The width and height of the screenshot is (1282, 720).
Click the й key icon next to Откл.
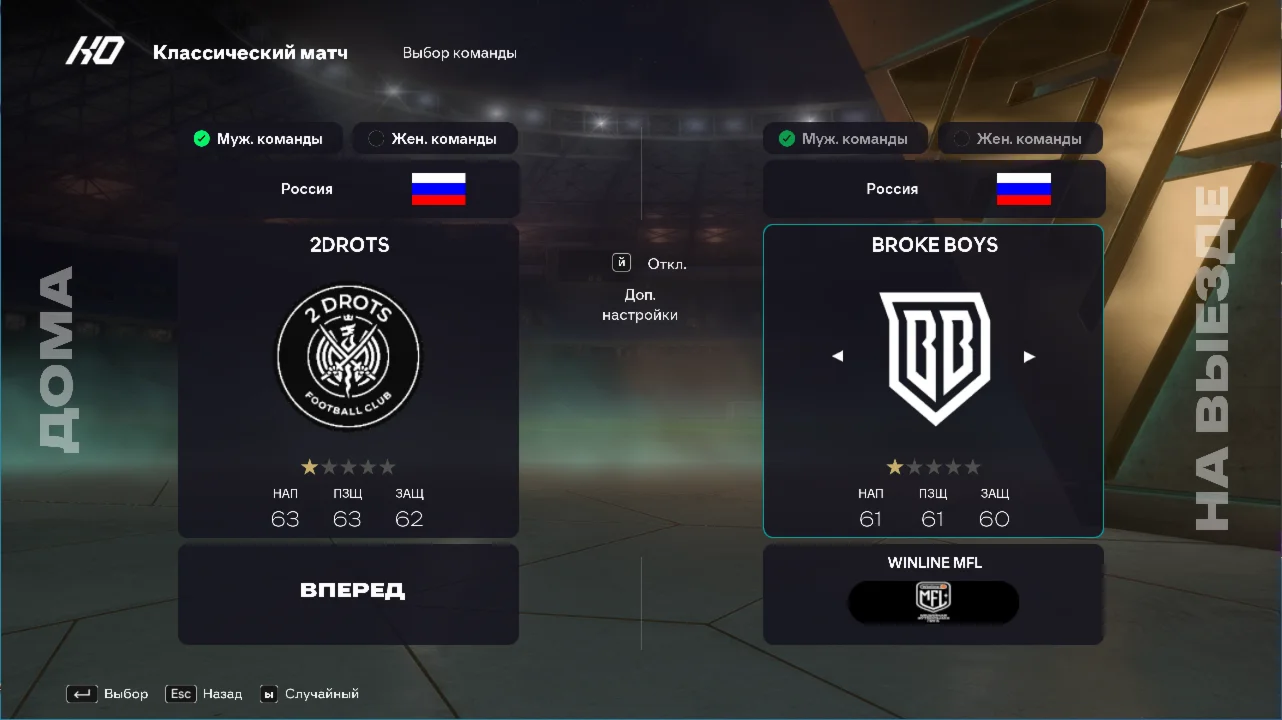(621, 263)
